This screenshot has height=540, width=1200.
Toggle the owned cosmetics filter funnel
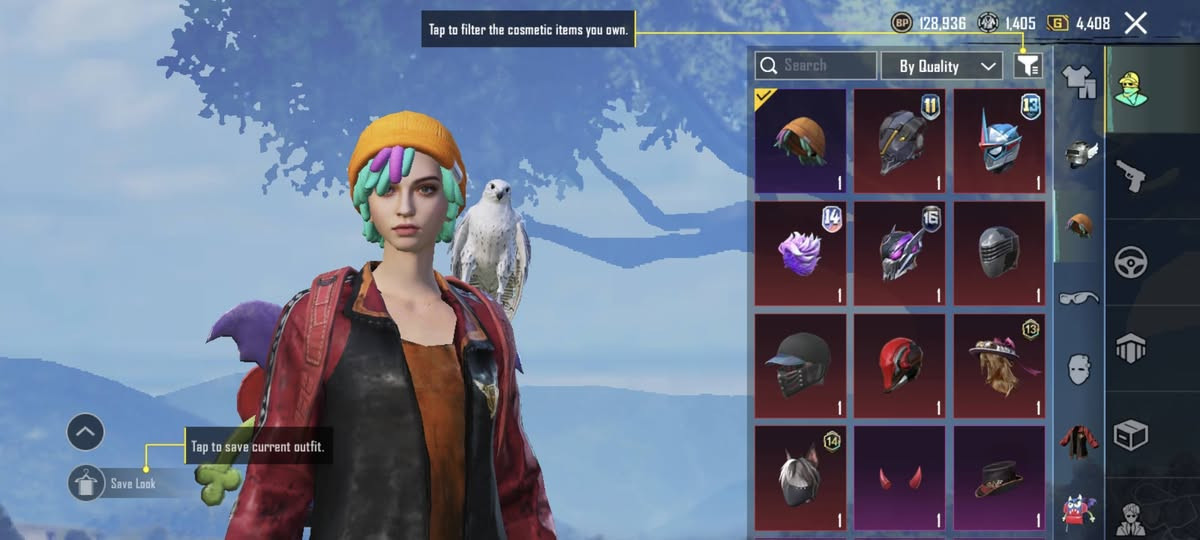1028,66
